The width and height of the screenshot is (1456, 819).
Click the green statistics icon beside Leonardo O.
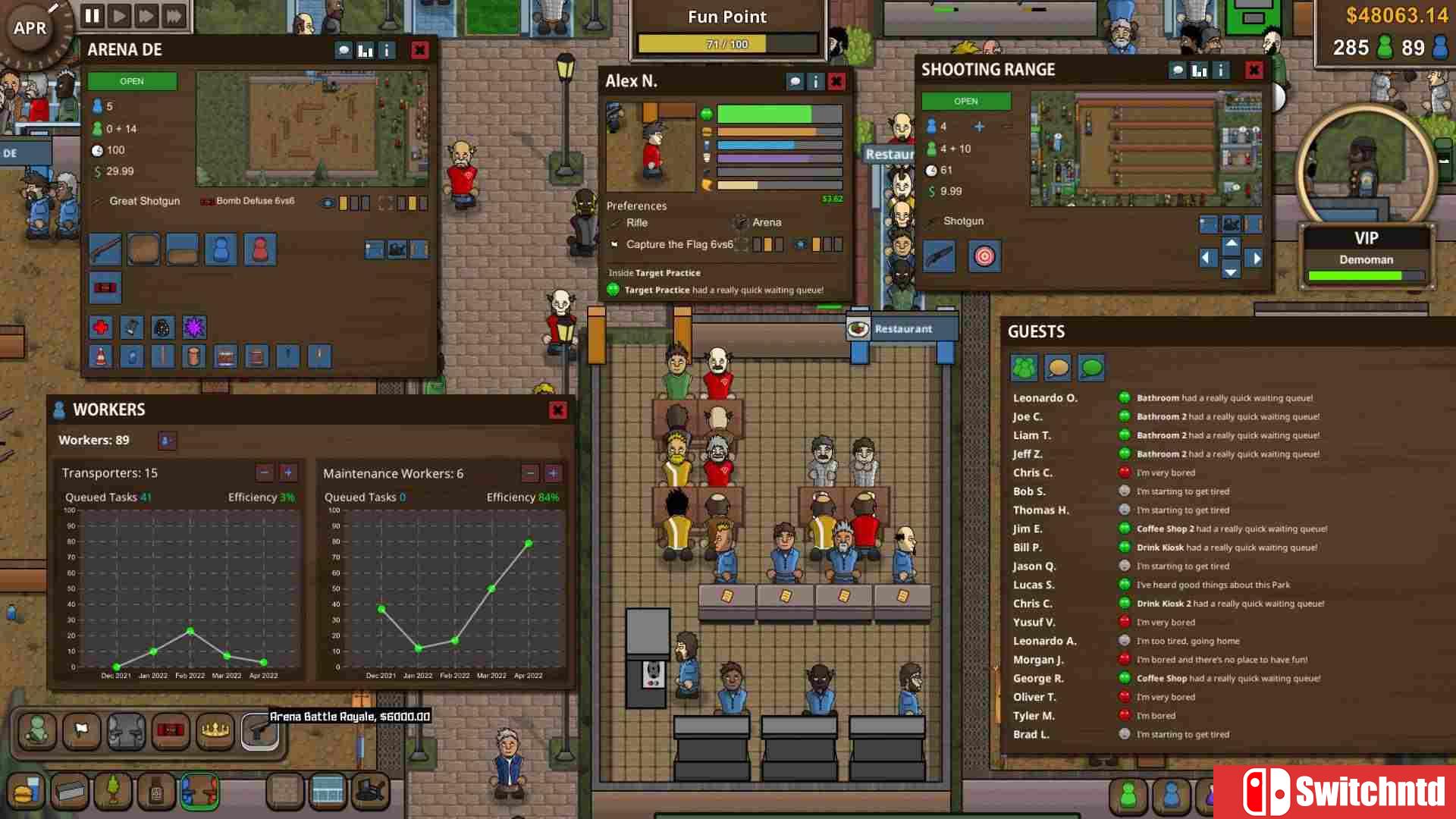[x=1122, y=397]
